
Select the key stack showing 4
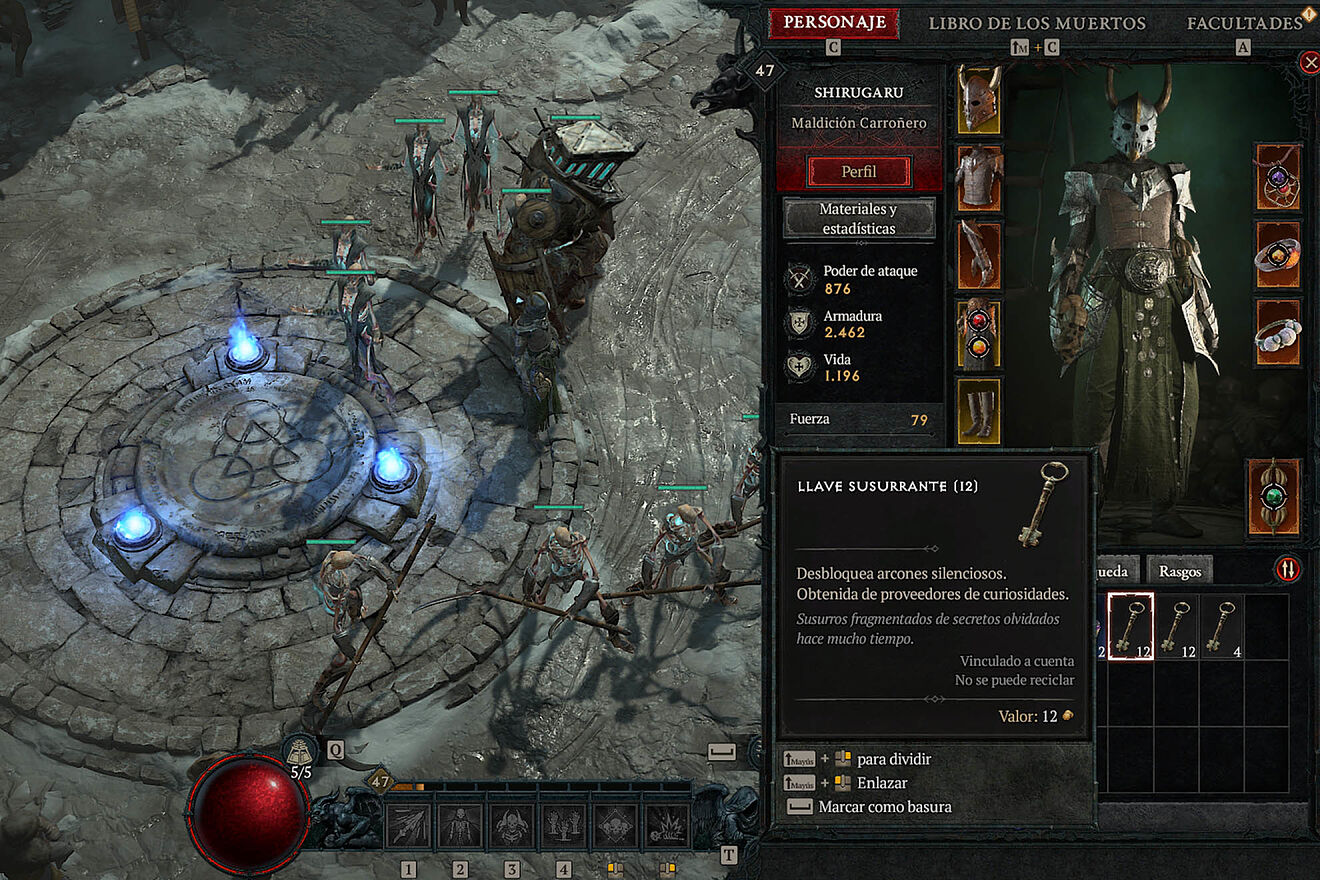pyautogui.click(x=1221, y=627)
